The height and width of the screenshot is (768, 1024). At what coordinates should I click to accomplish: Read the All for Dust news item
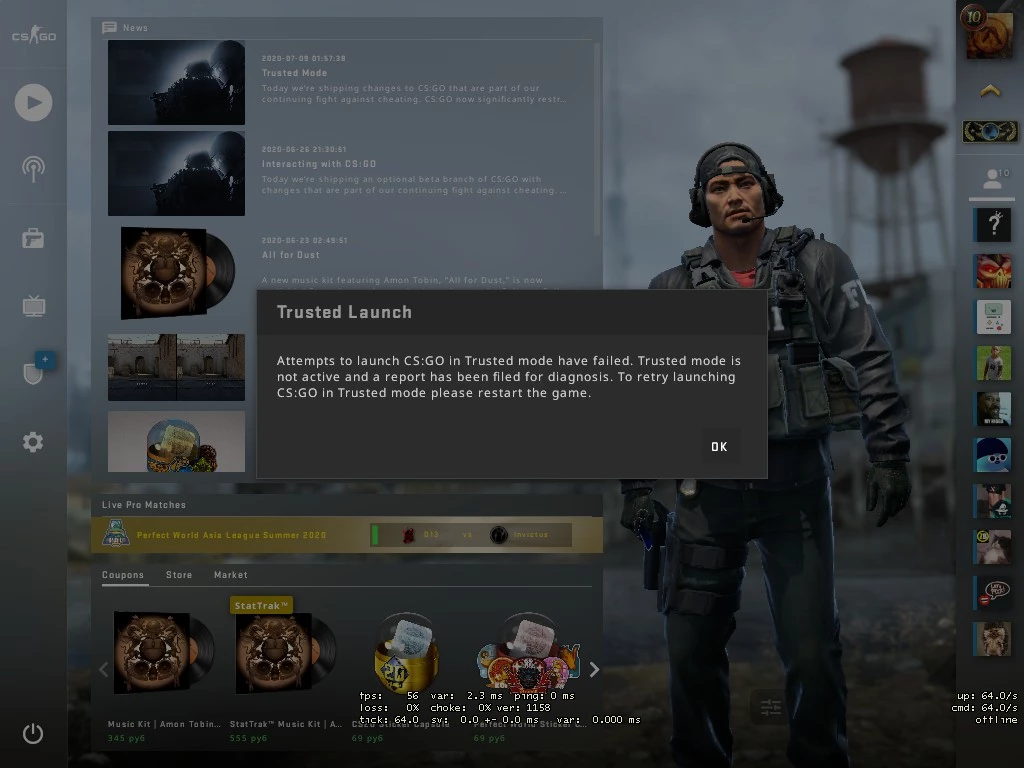[x=291, y=255]
